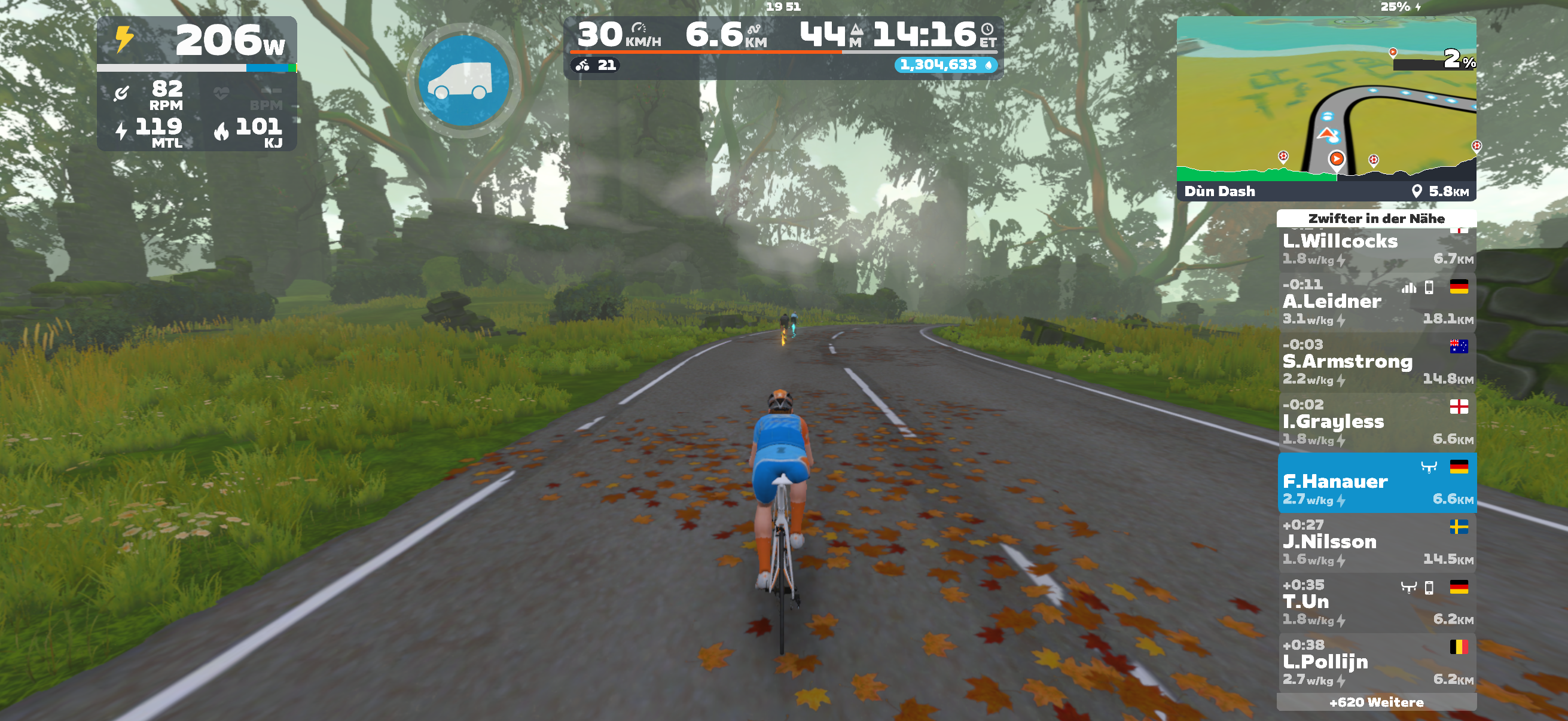Select rider A.Leidner in nearby list

pos(1375,302)
